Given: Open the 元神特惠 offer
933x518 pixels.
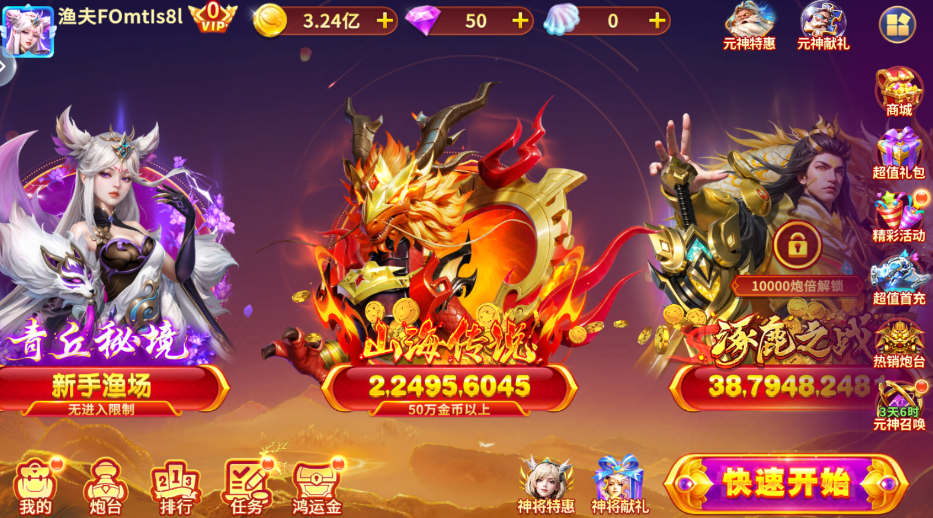Looking at the screenshot, I should tap(749, 25).
